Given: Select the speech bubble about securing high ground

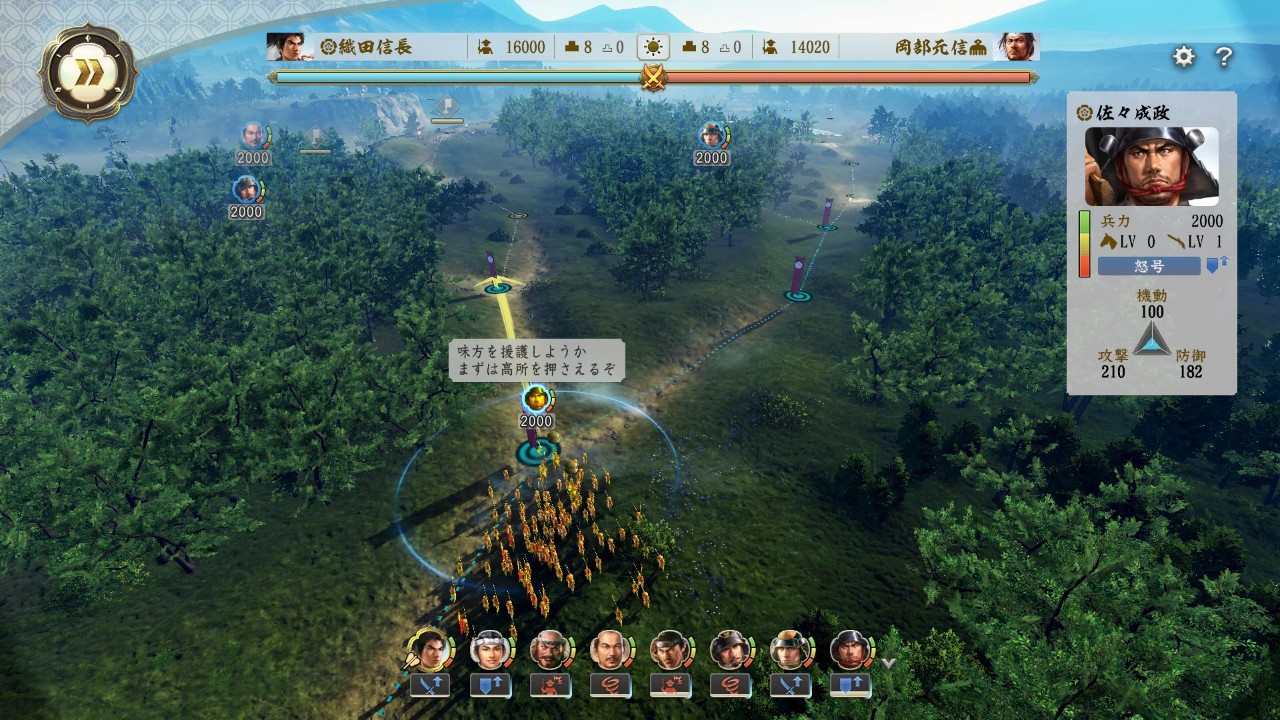Looking at the screenshot, I should [536, 360].
